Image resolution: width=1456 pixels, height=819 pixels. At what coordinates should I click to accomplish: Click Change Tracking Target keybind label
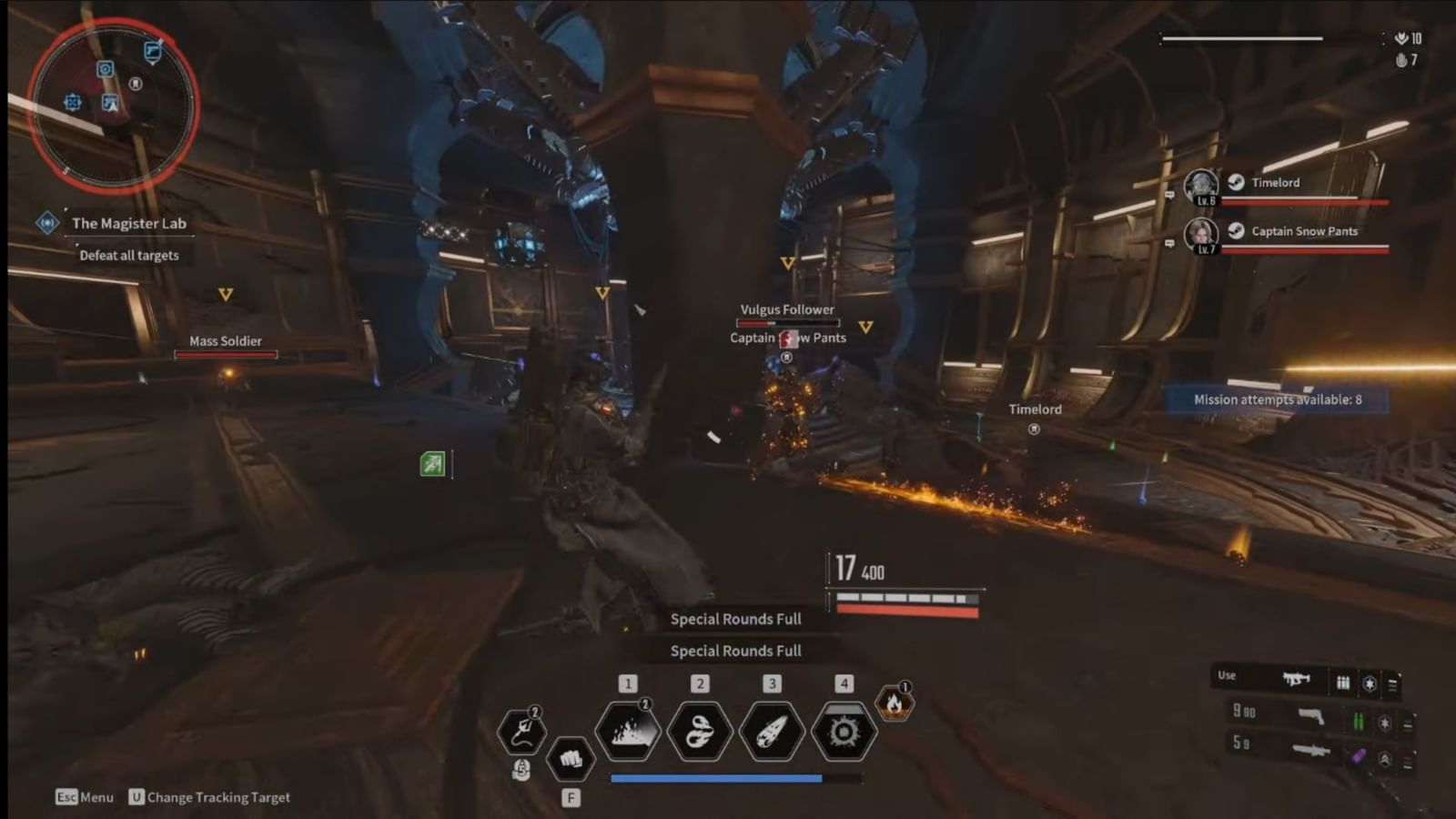[212, 796]
